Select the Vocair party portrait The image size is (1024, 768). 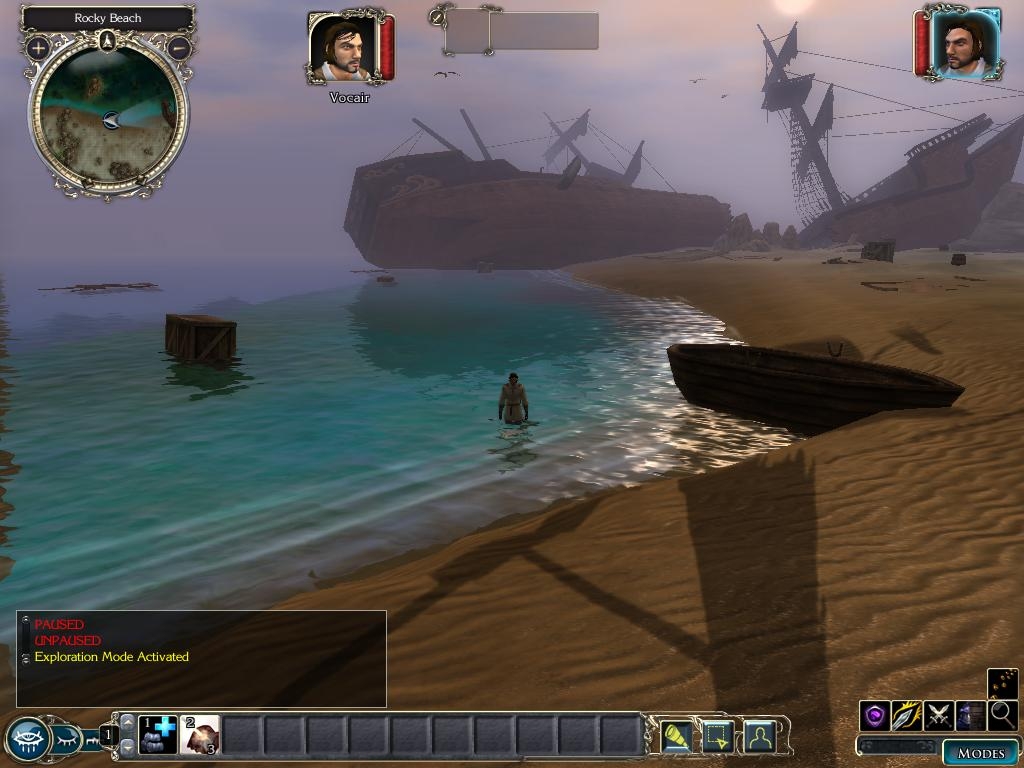pos(341,47)
